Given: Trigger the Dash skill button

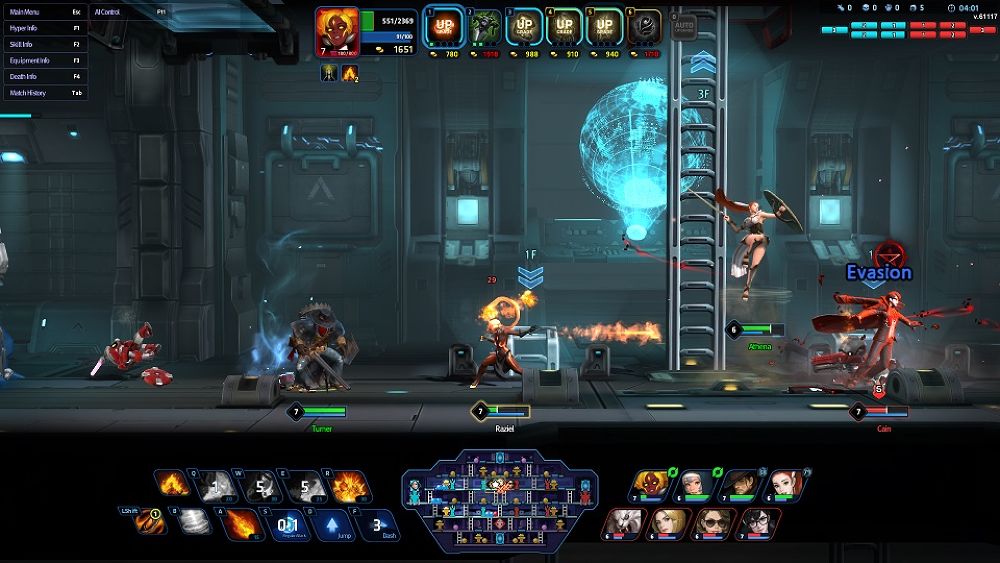Looking at the screenshot, I should [376, 523].
